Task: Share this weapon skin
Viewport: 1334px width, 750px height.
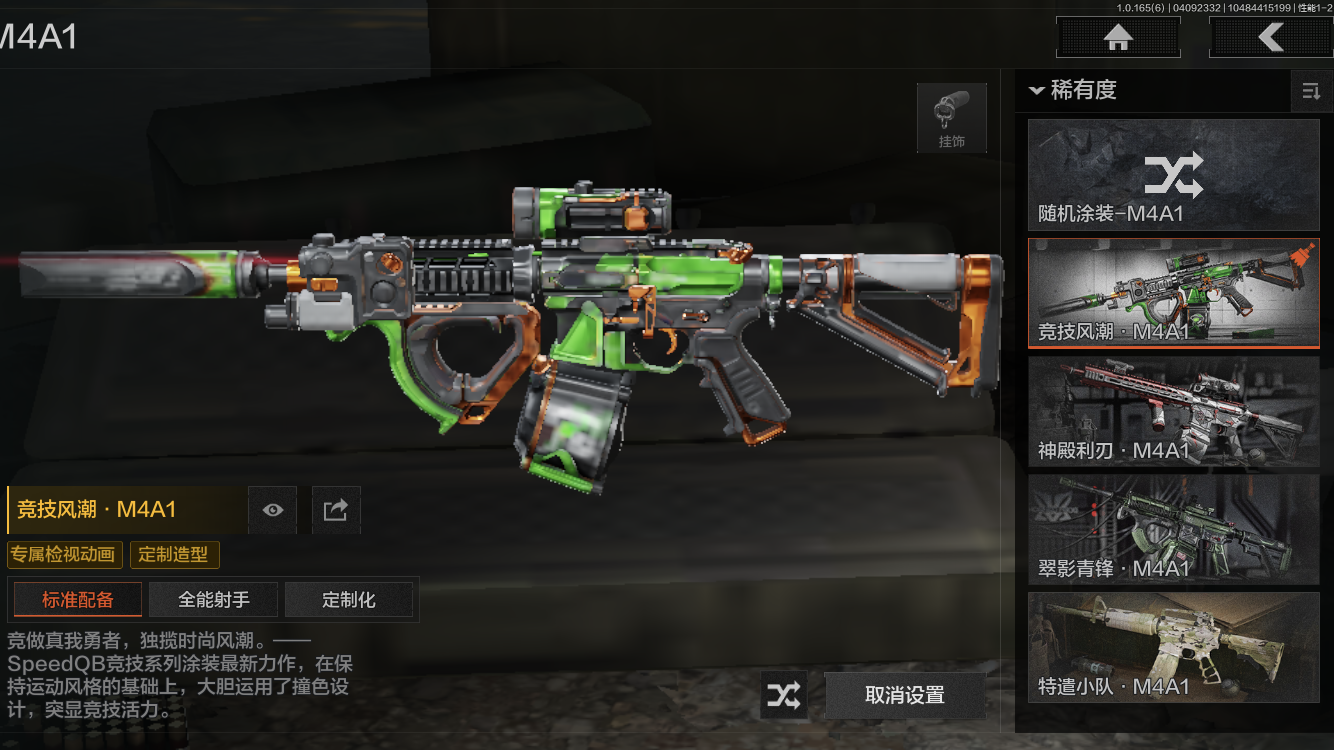Action: click(x=335, y=510)
